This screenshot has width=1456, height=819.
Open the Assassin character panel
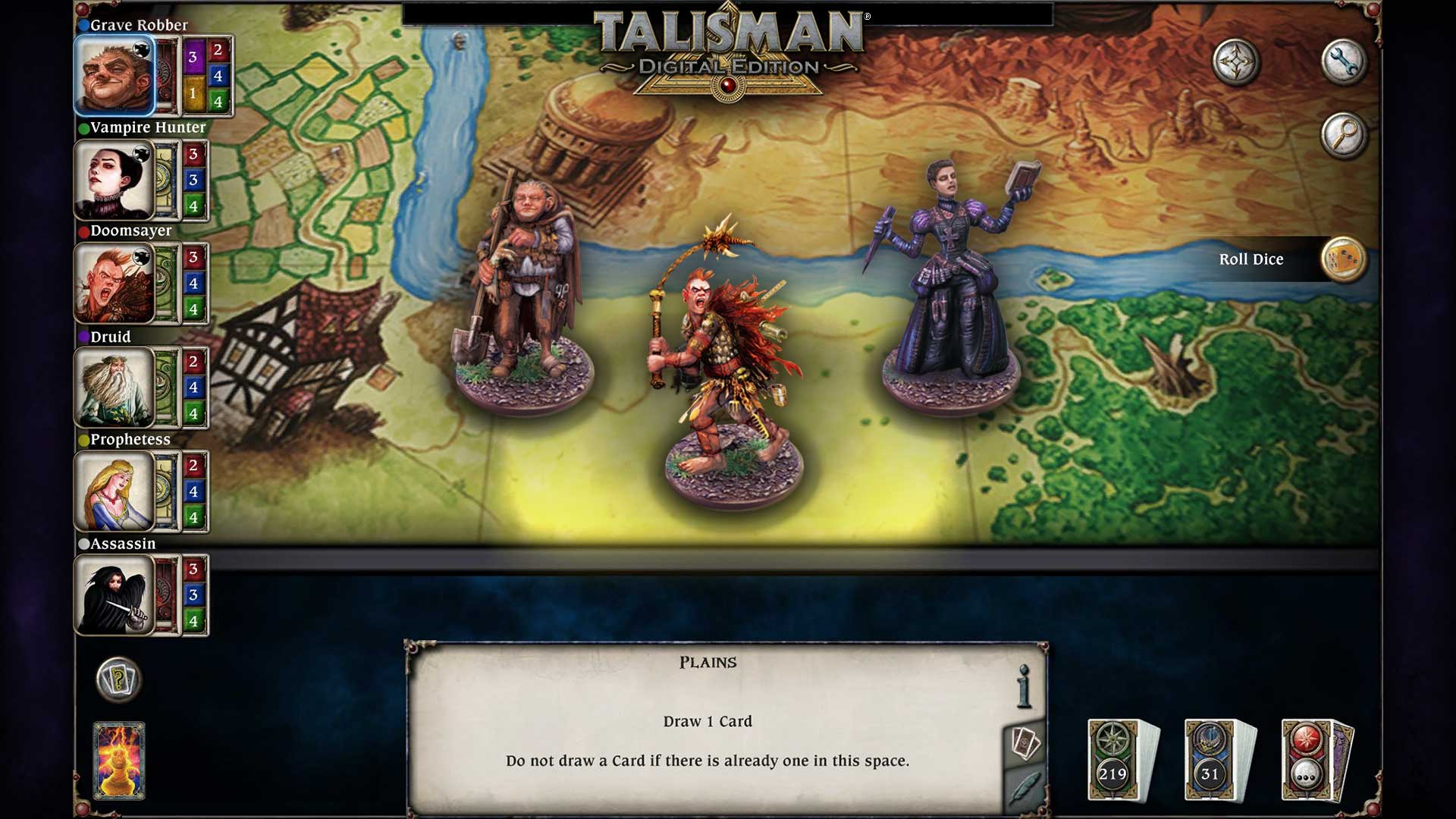coord(115,595)
